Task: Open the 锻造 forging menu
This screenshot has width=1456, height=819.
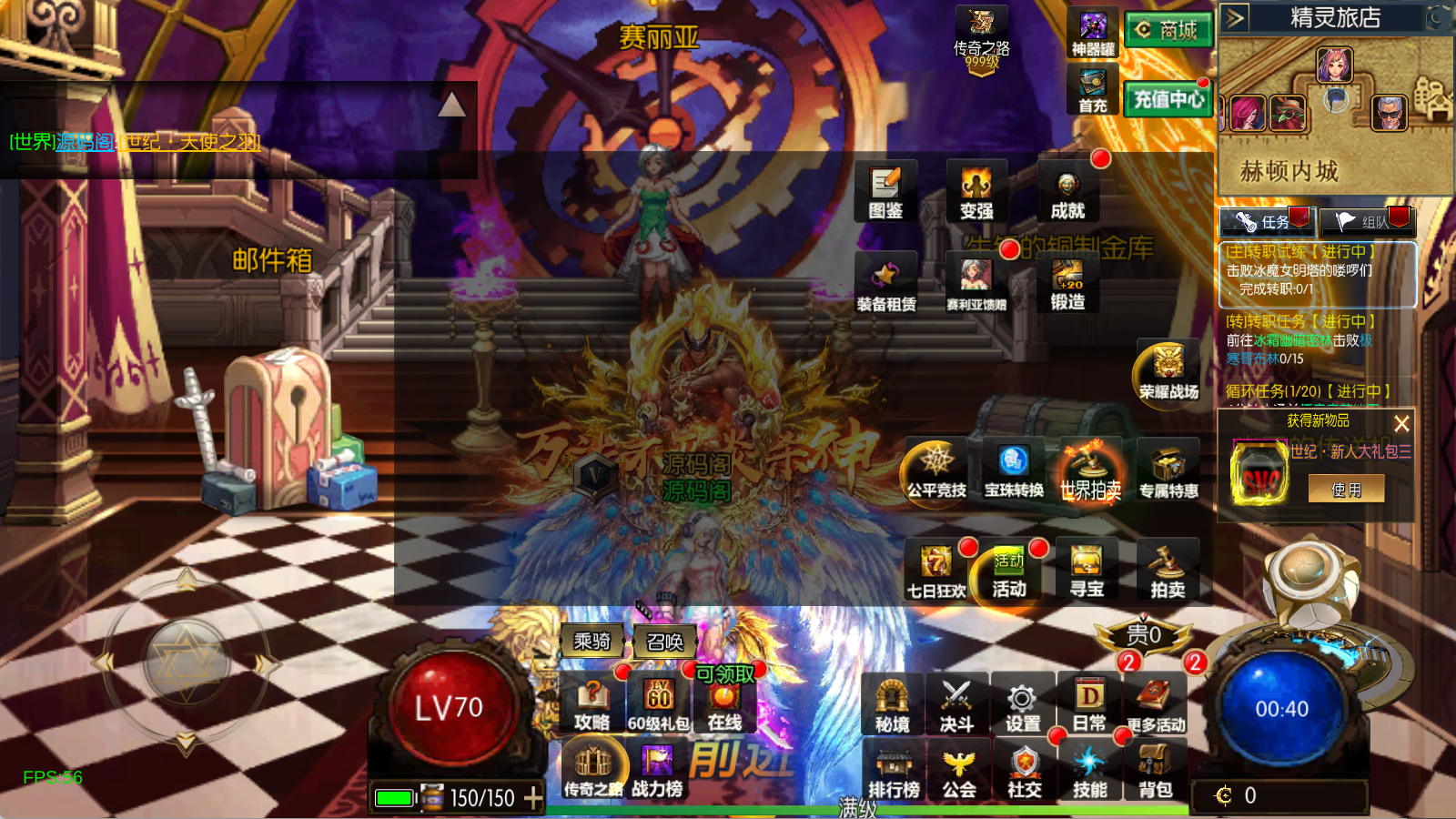Action: pos(1067,284)
